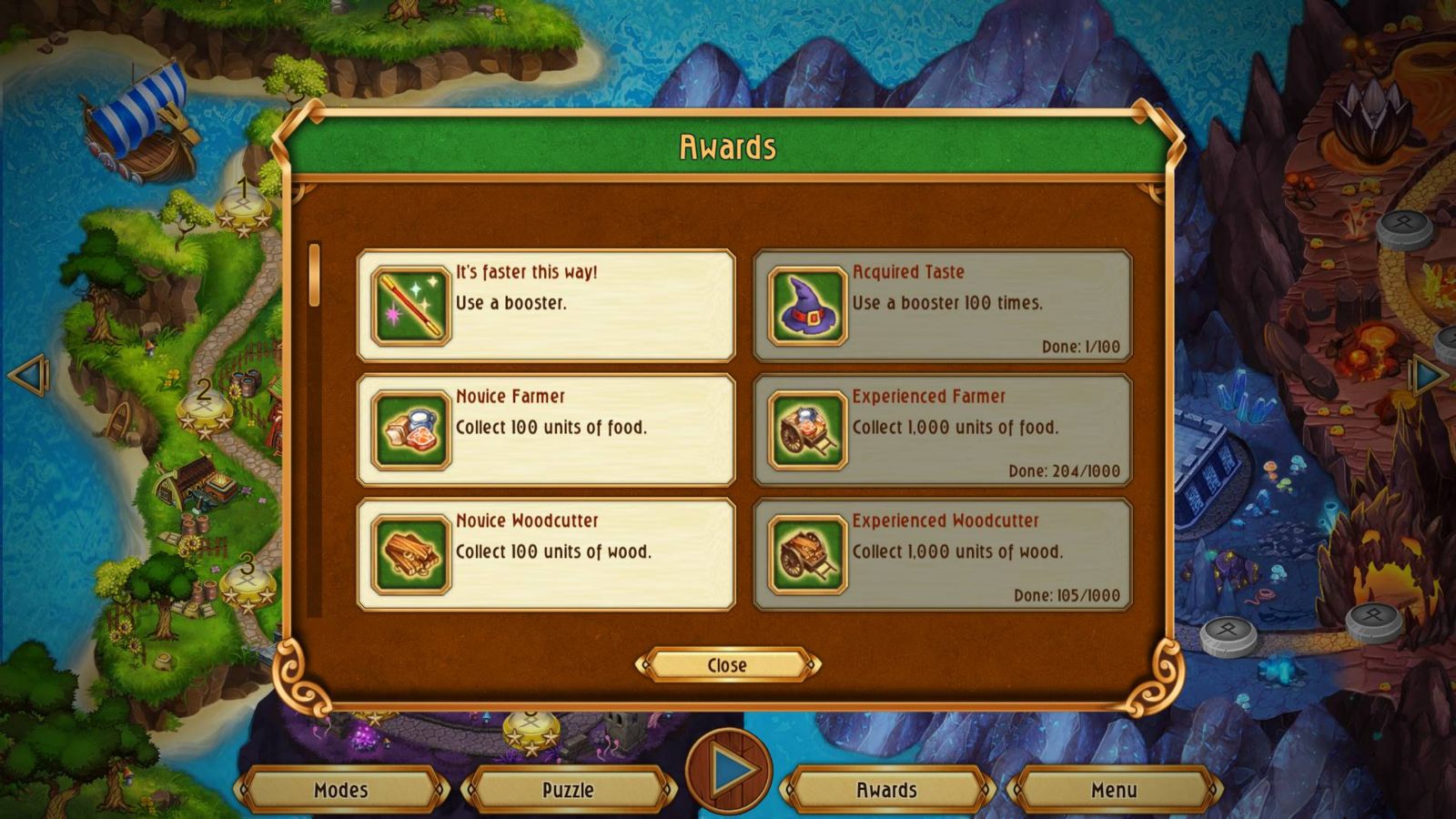Select the Experienced Woodcutter award

tap(943, 554)
